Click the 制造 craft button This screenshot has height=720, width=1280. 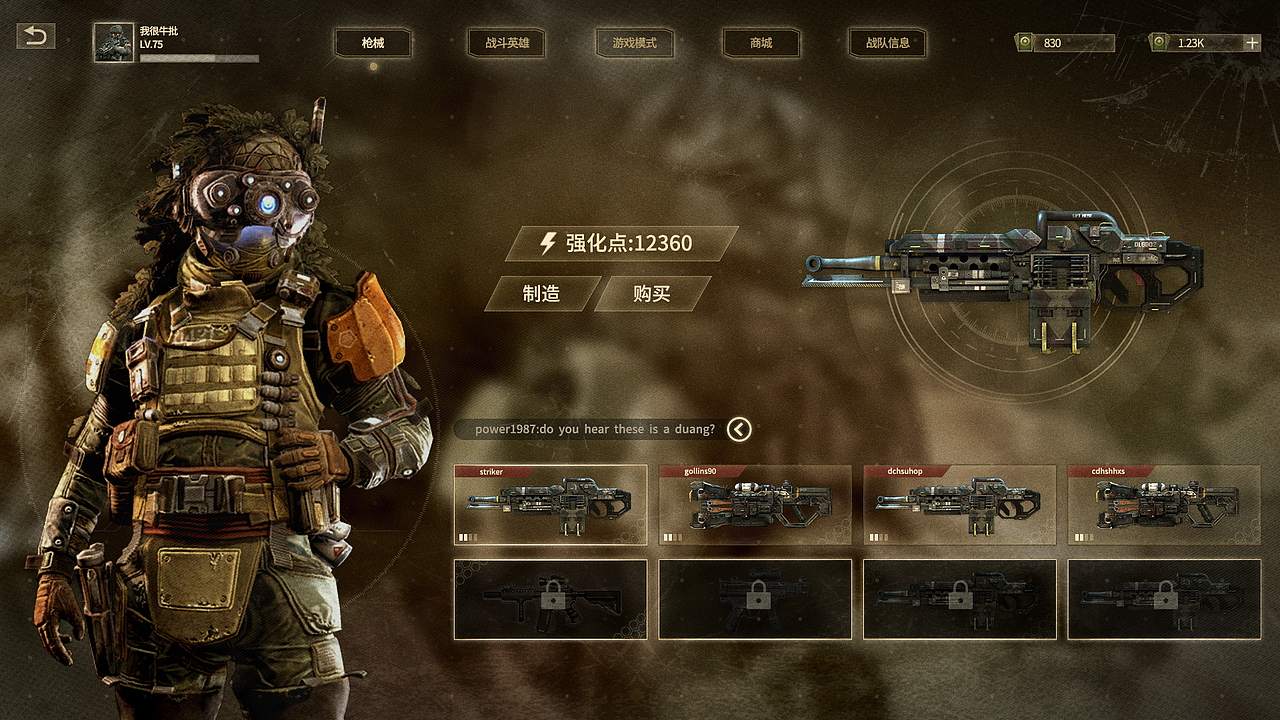click(x=541, y=294)
